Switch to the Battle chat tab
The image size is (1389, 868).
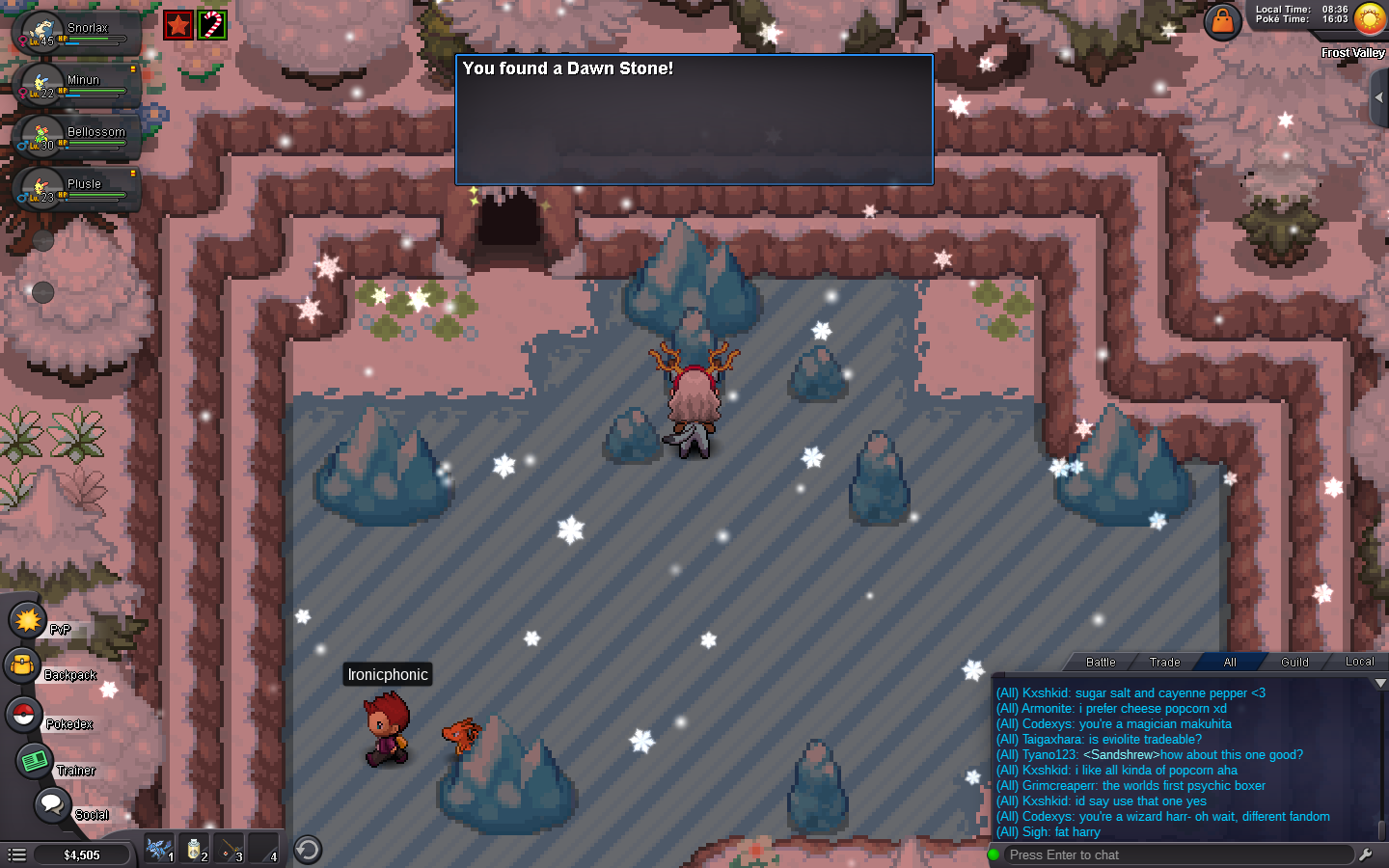click(1101, 662)
